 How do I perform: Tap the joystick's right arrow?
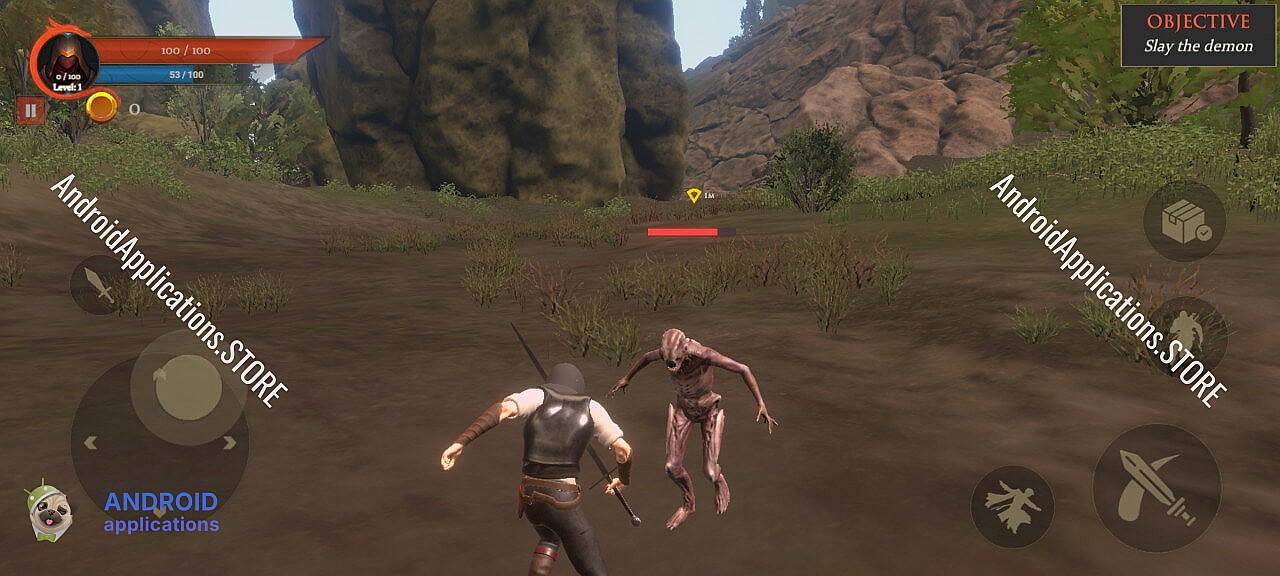(x=229, y=443)
